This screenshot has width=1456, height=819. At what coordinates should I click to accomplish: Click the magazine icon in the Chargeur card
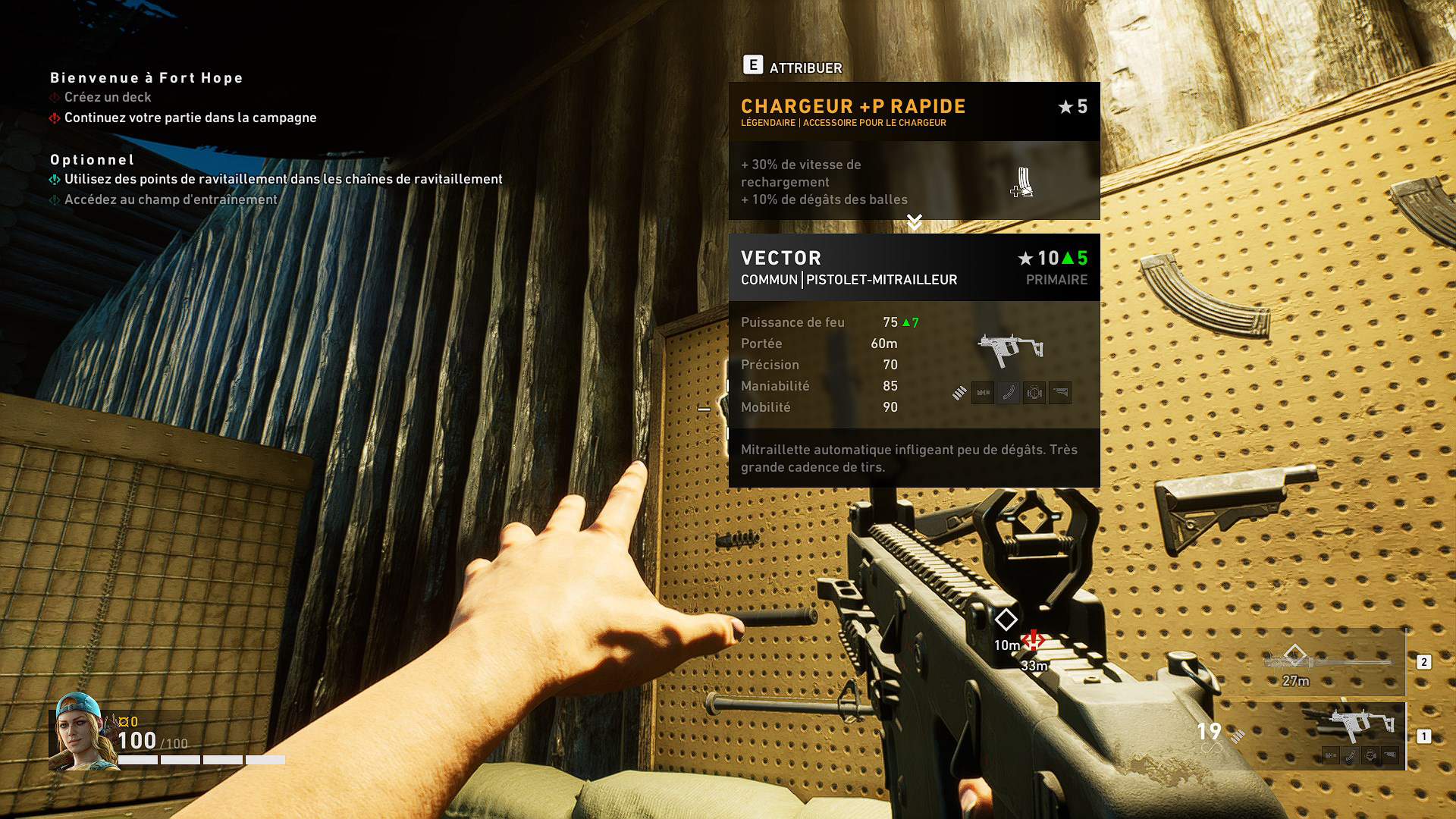coord(1023,183)
